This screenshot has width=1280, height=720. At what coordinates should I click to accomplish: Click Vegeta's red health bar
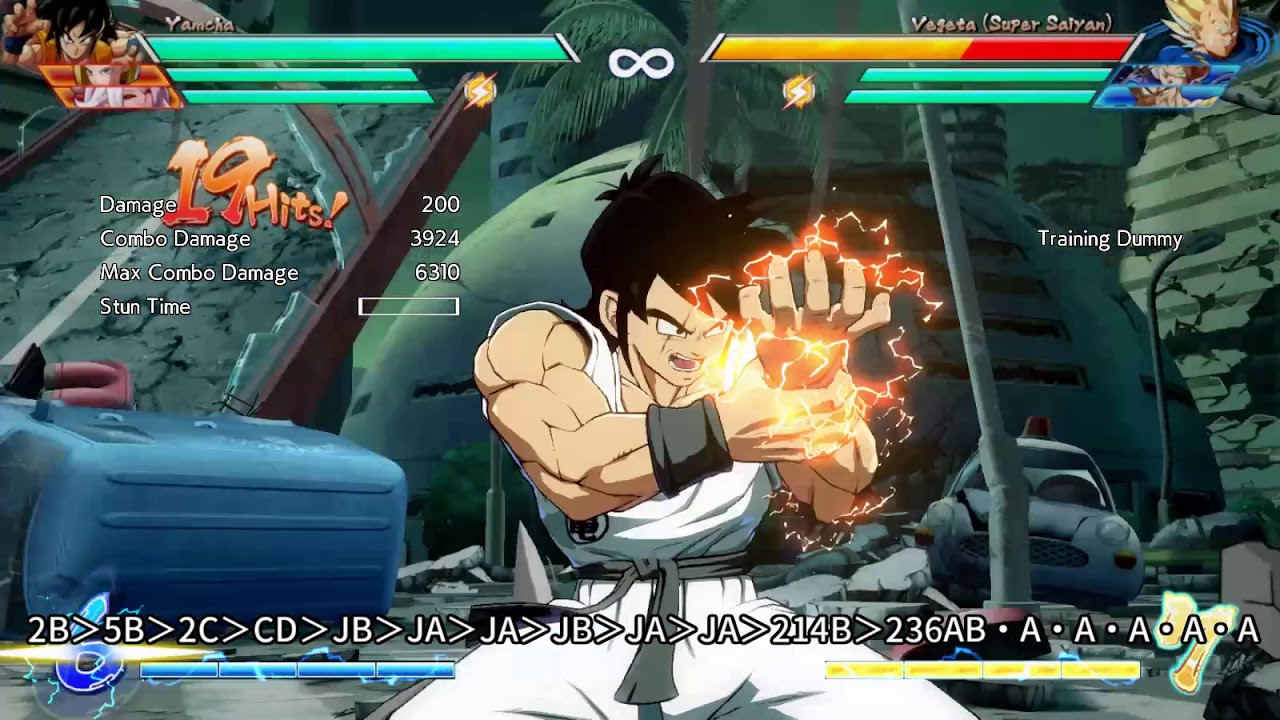(x=1050, y=45)
